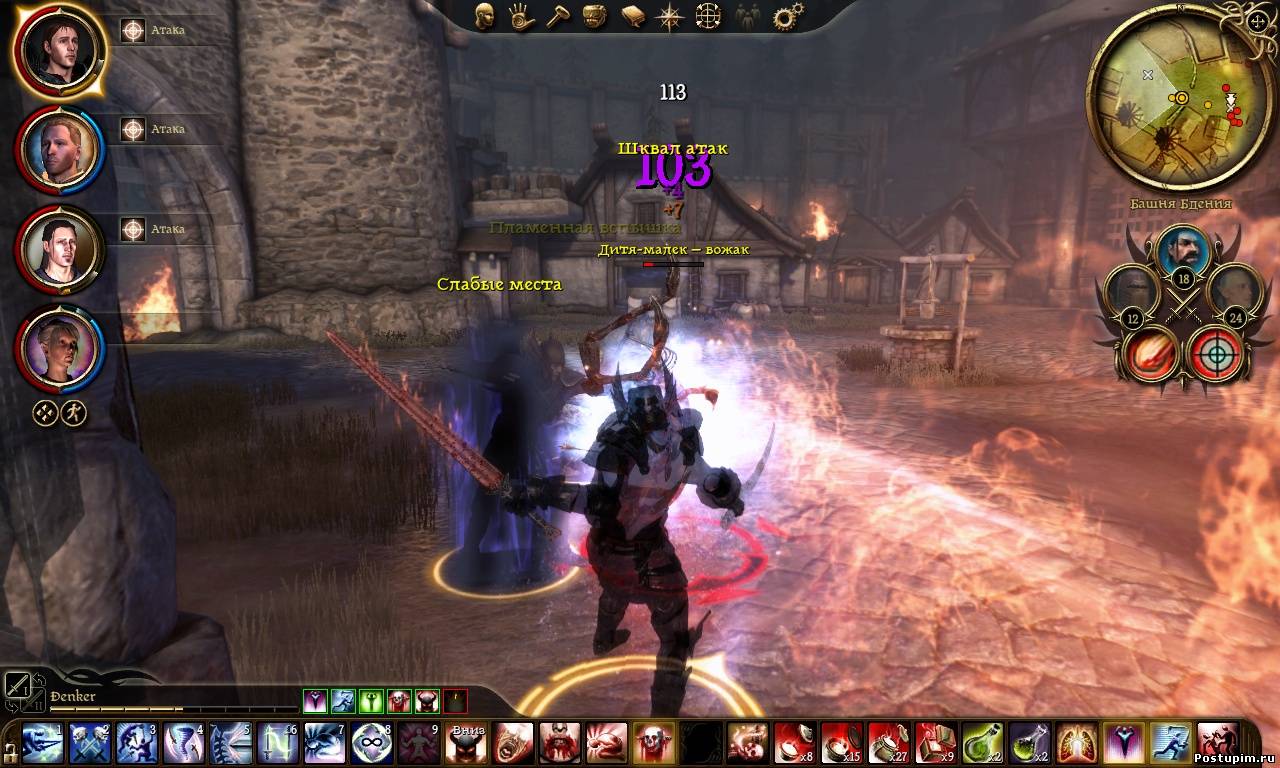This screenshot has height=768, width=1280.
Task: Click the padlock quickbar lock toggle
Action: [x=9, y=749]
